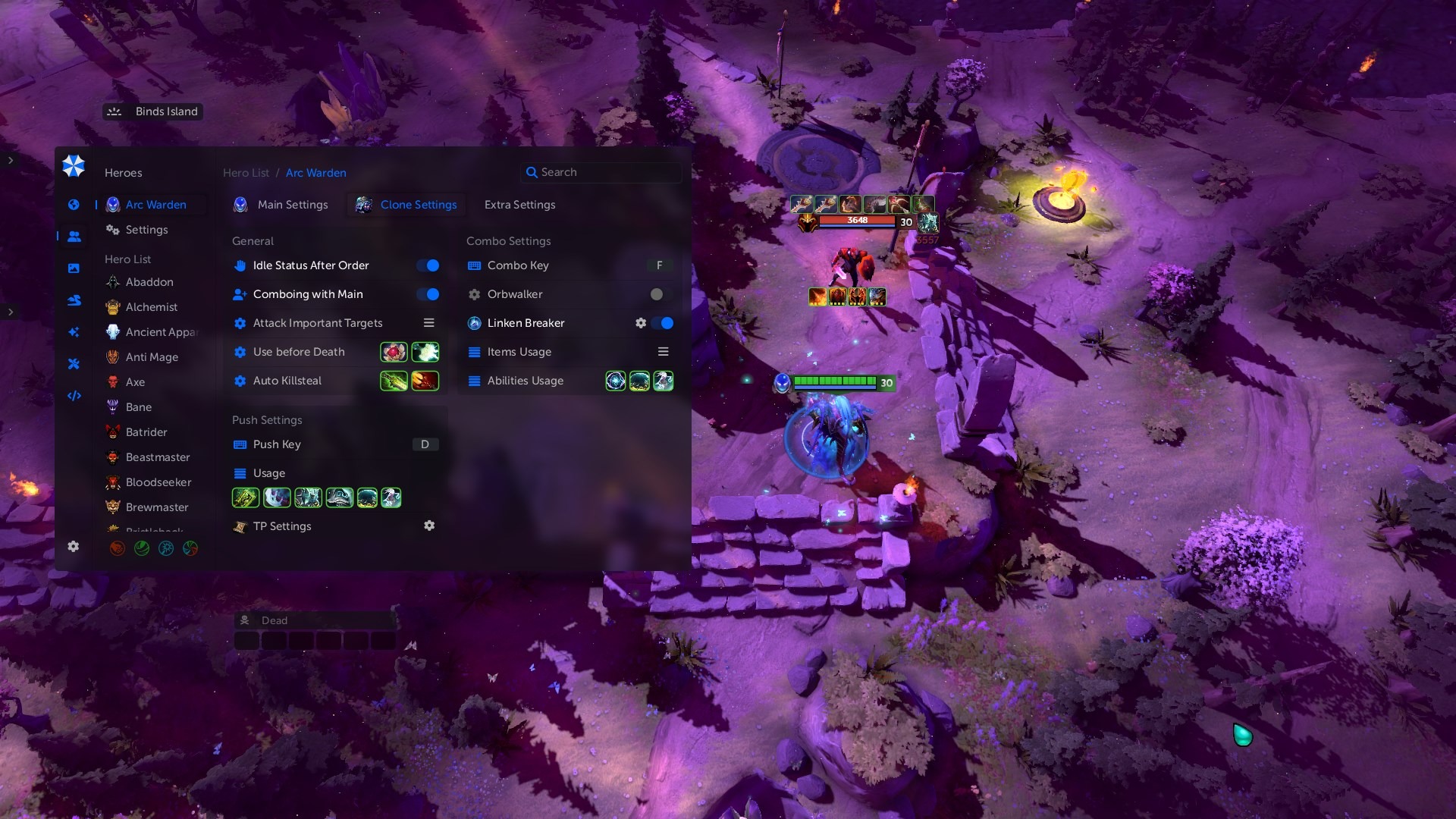Expand the Attack Important Targets list

coord(428,323)
